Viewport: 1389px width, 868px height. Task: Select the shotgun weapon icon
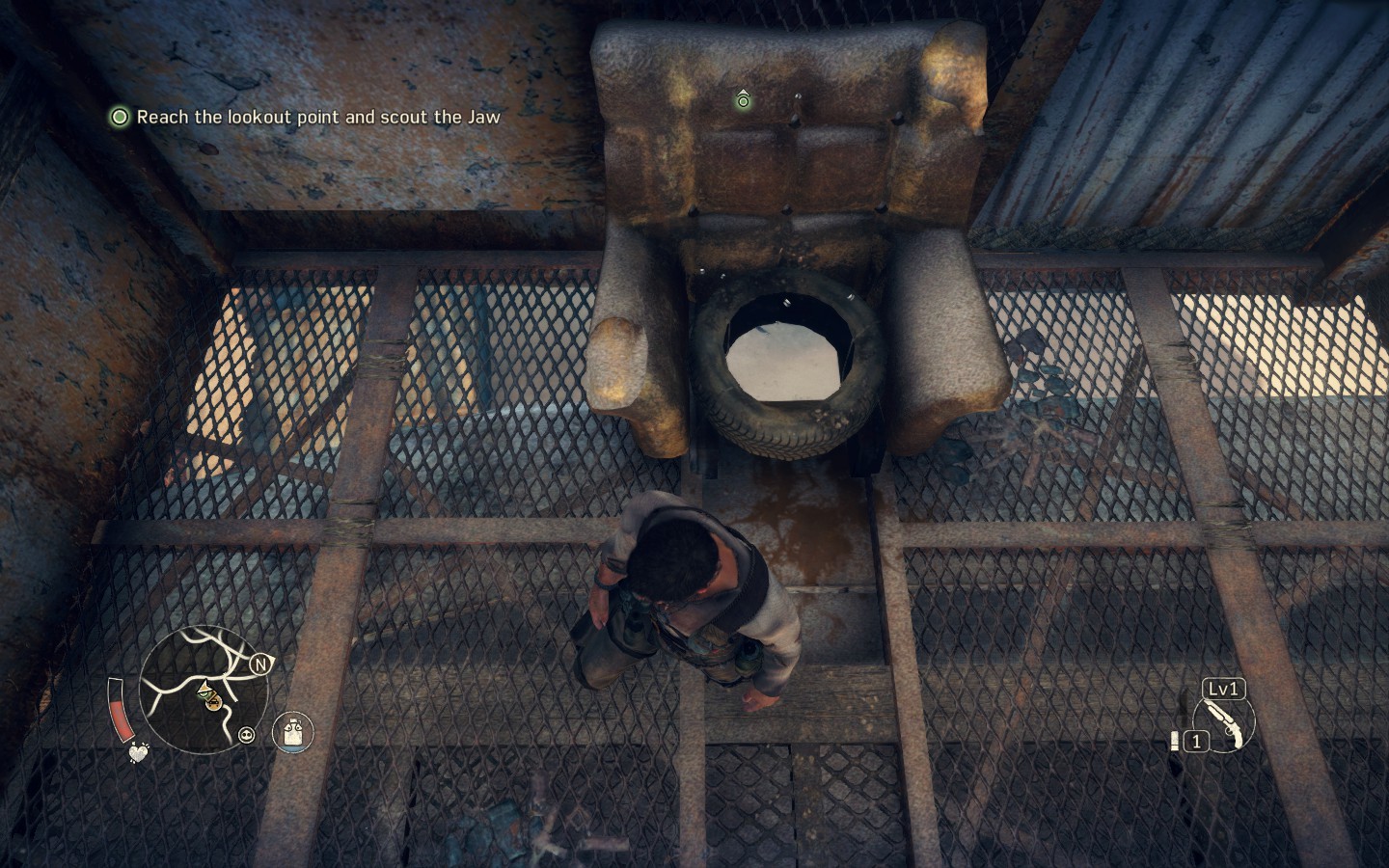coord(1223,723)
